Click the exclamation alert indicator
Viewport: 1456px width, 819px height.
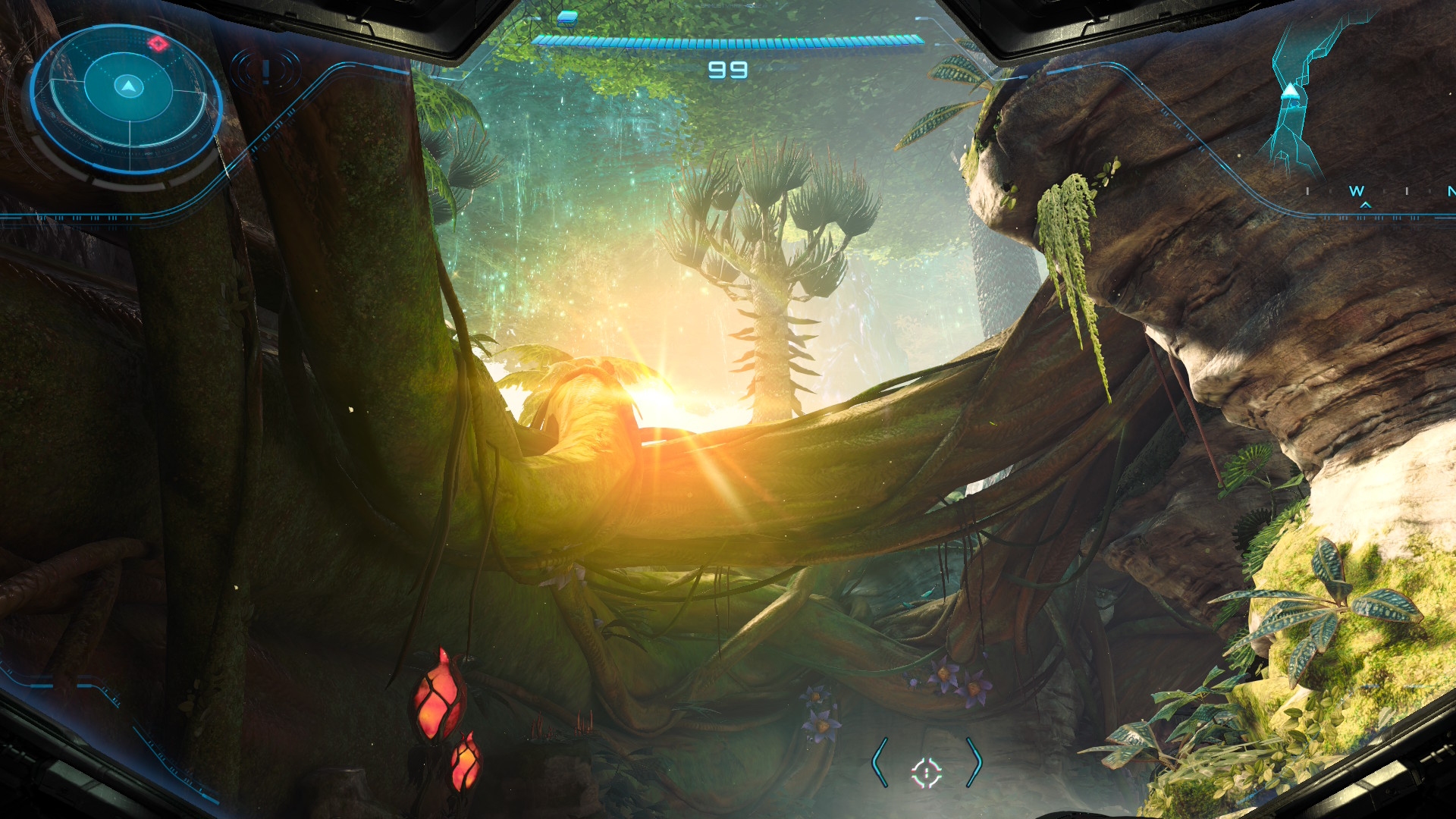pos(265,71)
